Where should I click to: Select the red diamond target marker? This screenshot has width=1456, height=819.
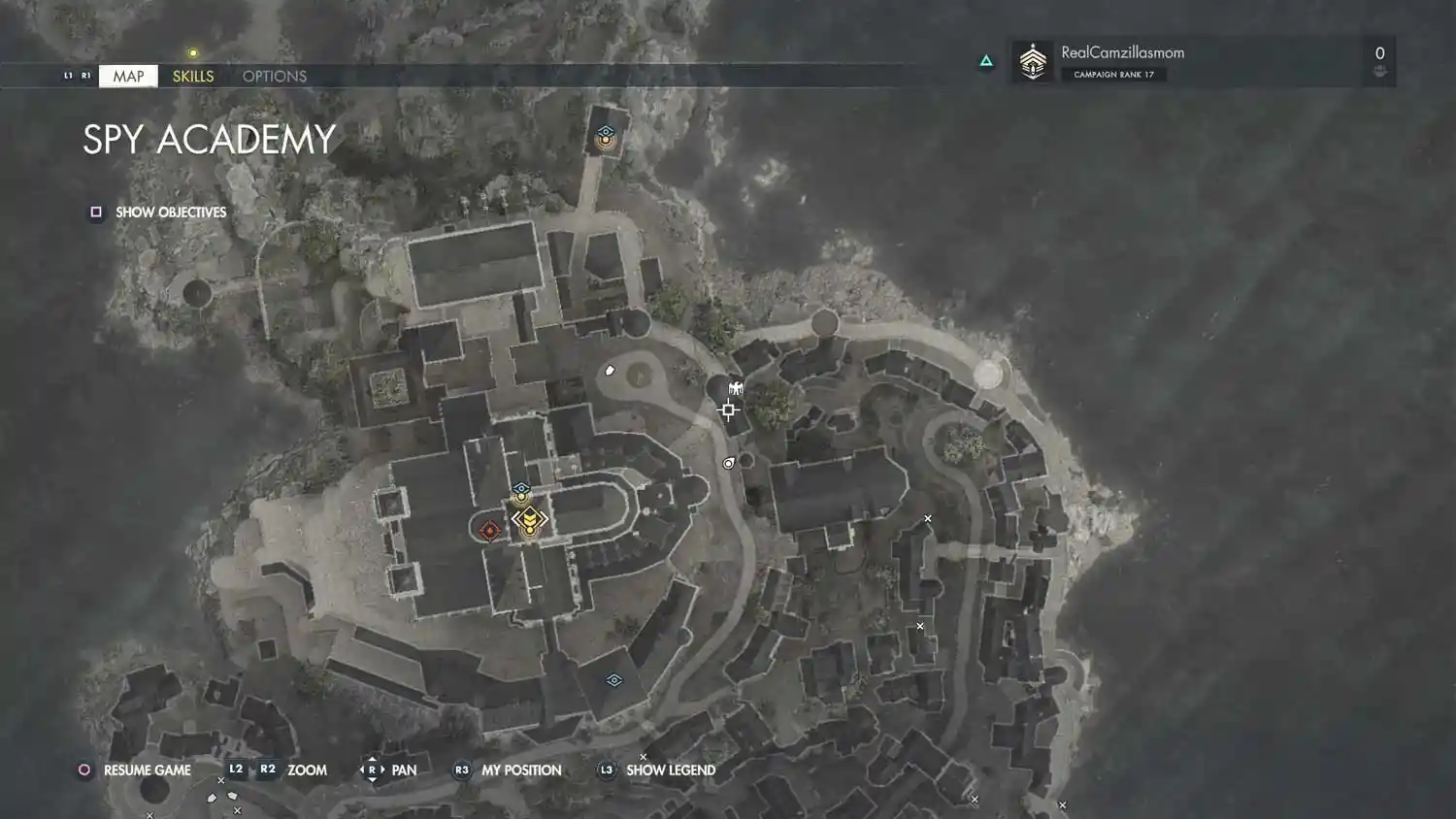[489, 530]
